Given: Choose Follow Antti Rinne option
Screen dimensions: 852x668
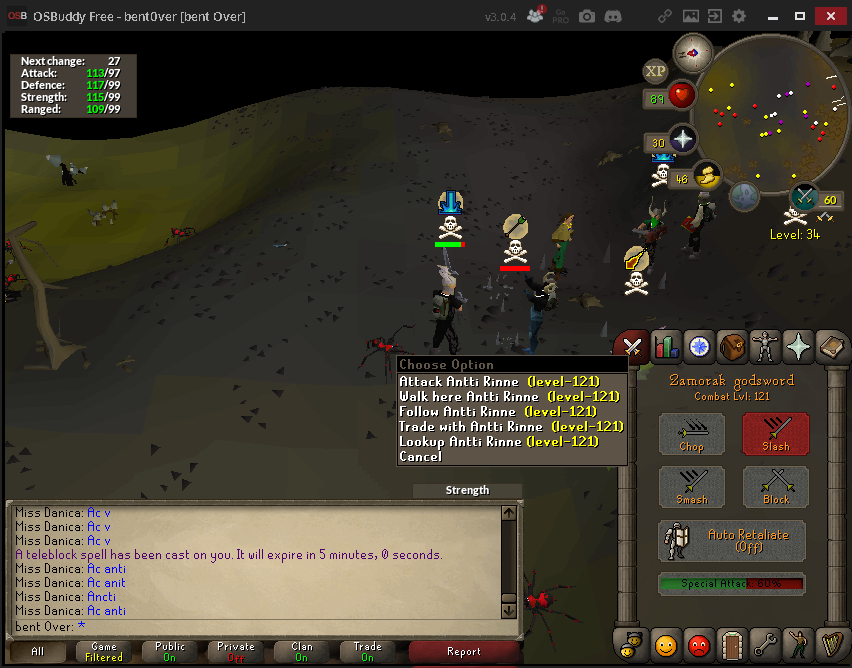Looking at the screenshot, I should (x=498, y=411).
